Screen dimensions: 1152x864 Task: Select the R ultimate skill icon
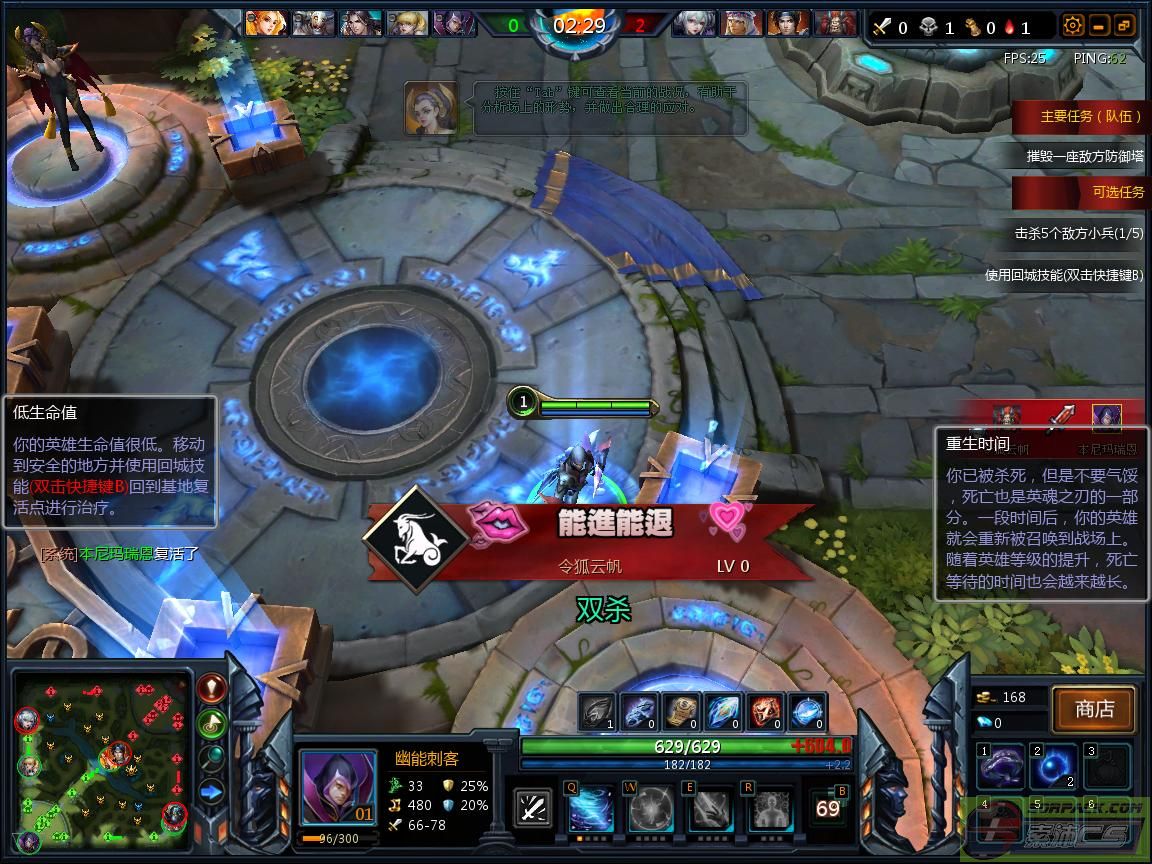click(x=770, y=808)
